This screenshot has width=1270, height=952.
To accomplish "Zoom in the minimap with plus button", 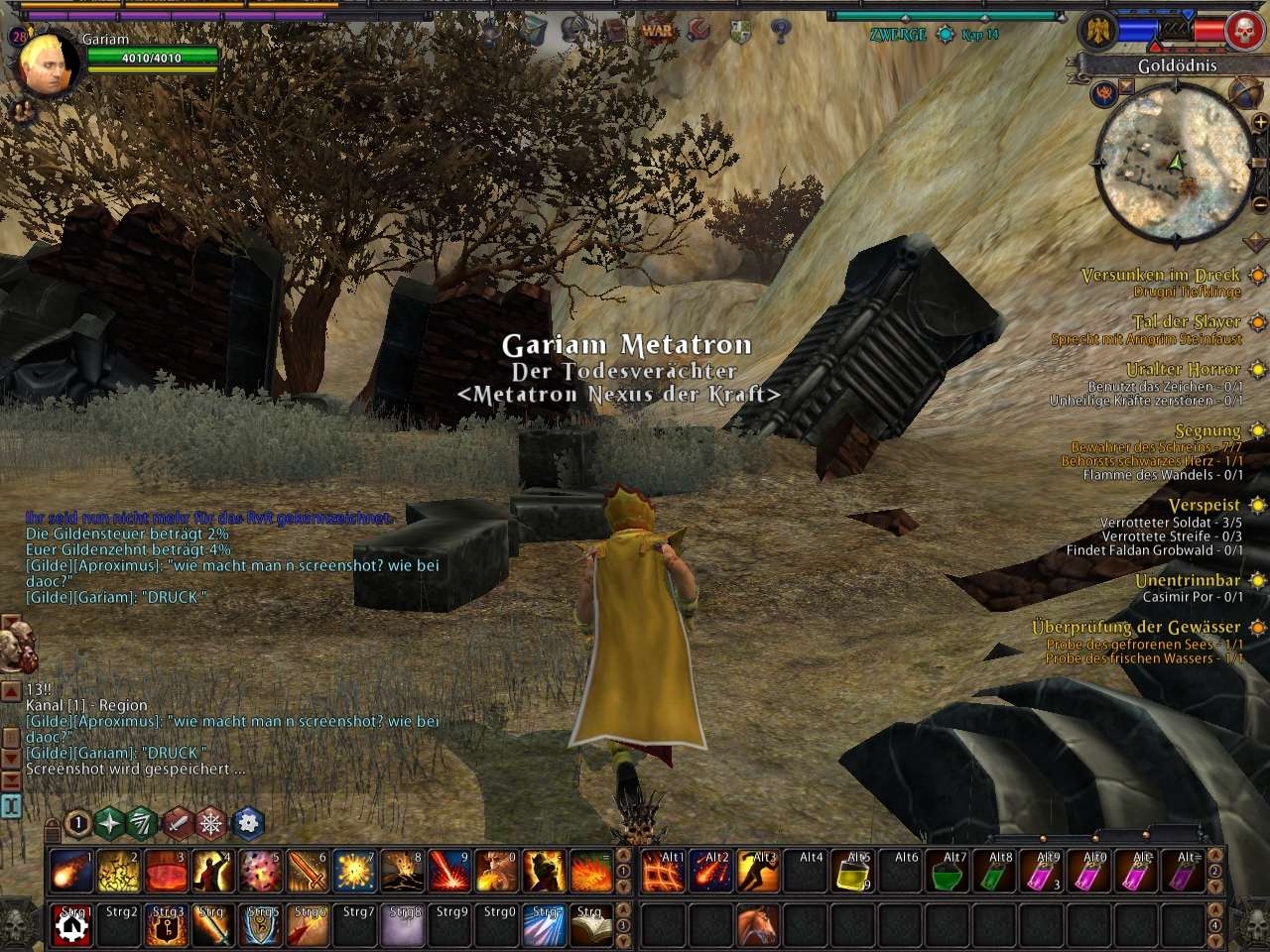I will click(1259, 121).
